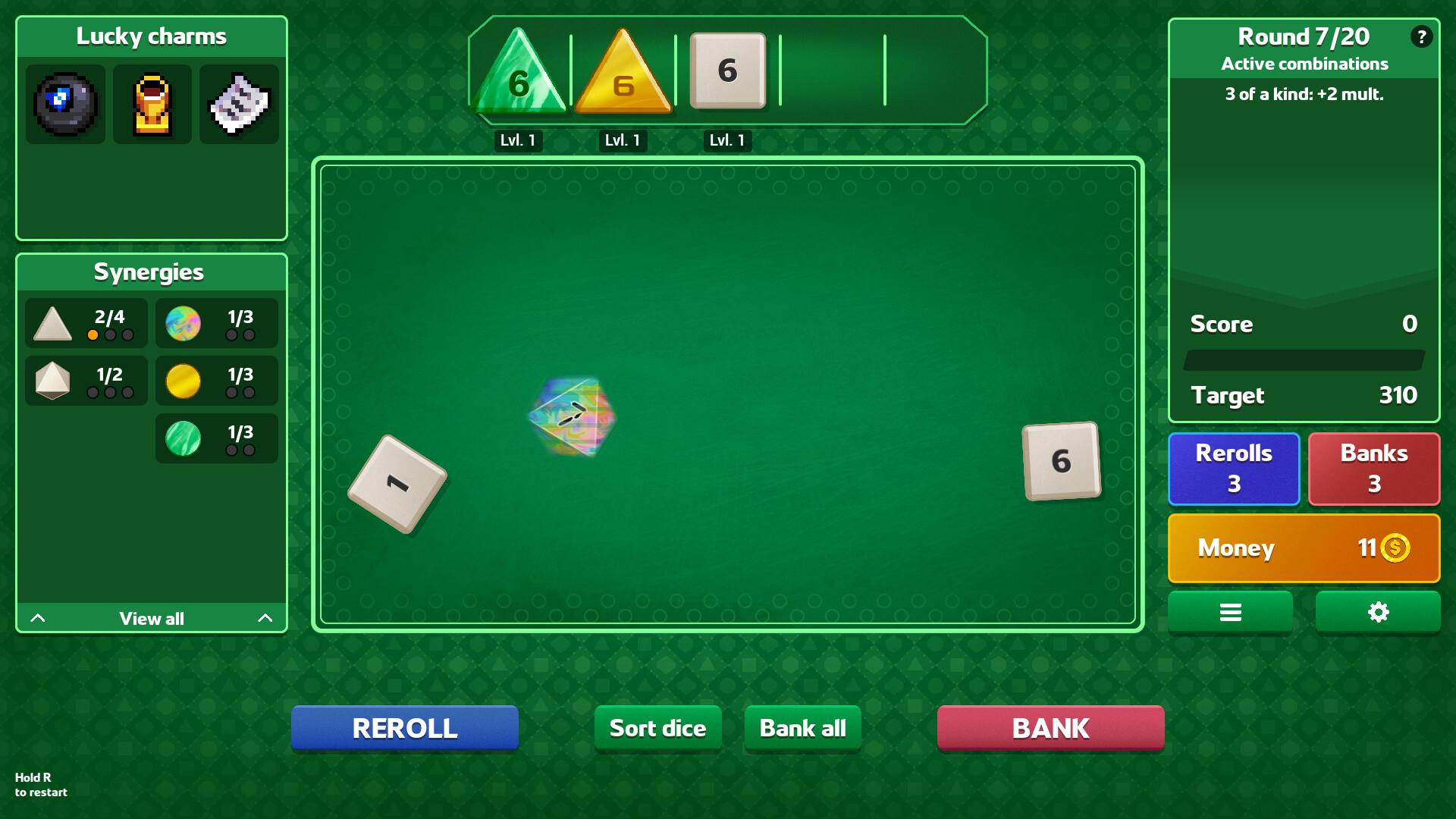1456x819 pixels.
Task: Select the paper scroll lucky charm
Action: click(x=239, y=105)
